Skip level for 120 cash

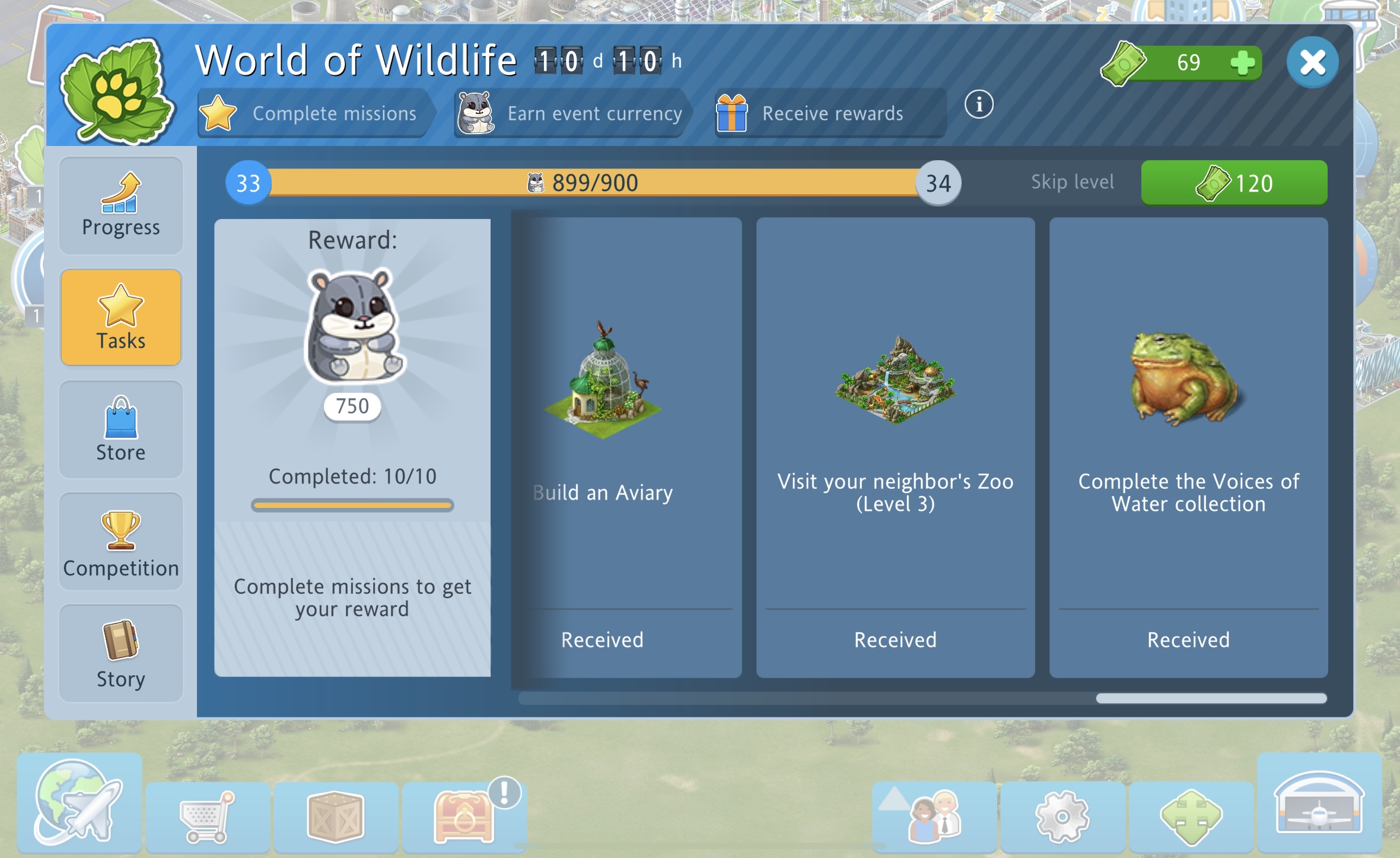tap(1234, 183)
